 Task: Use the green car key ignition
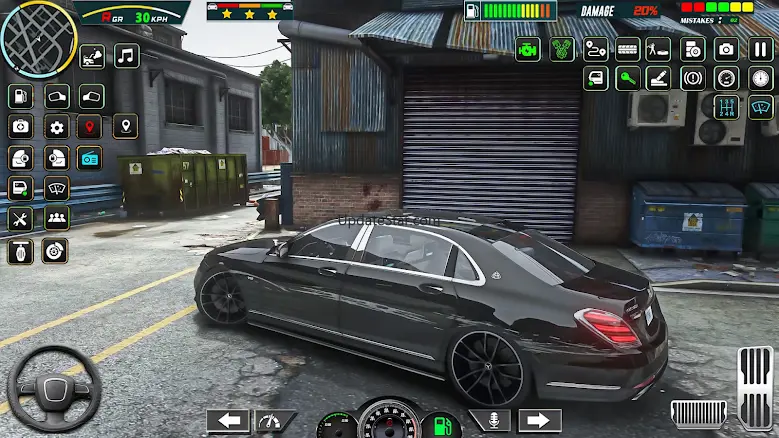tap(628, 78)
